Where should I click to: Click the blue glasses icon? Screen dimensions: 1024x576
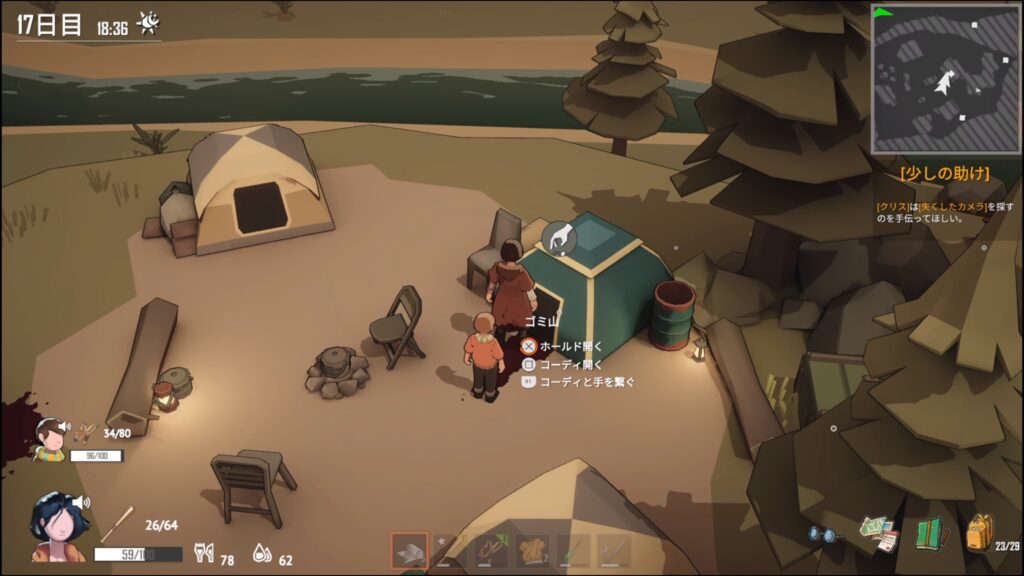pyautogui.click(x=822, y=534)
